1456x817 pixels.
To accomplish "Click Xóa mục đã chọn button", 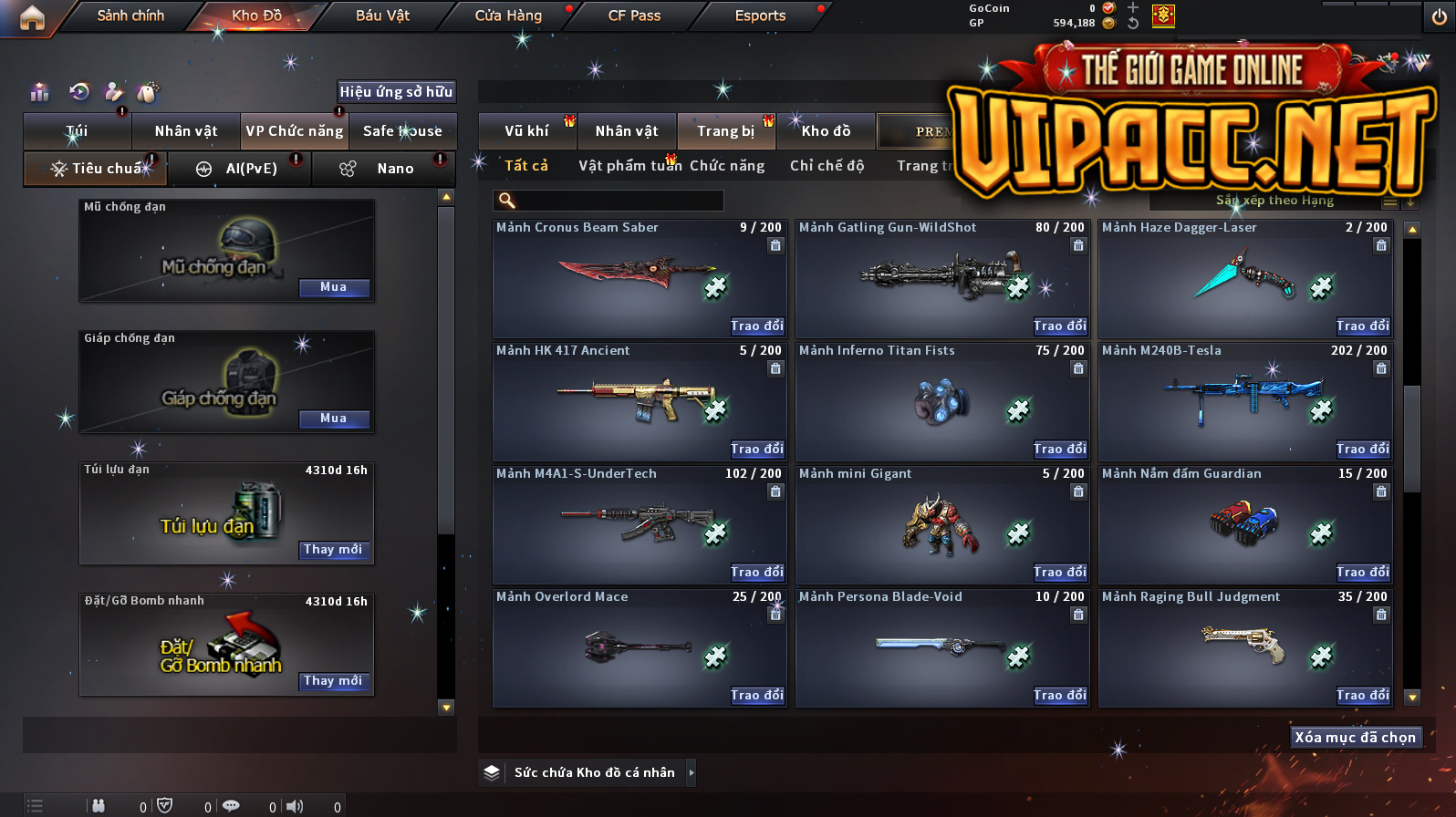I will (1355, 738).
